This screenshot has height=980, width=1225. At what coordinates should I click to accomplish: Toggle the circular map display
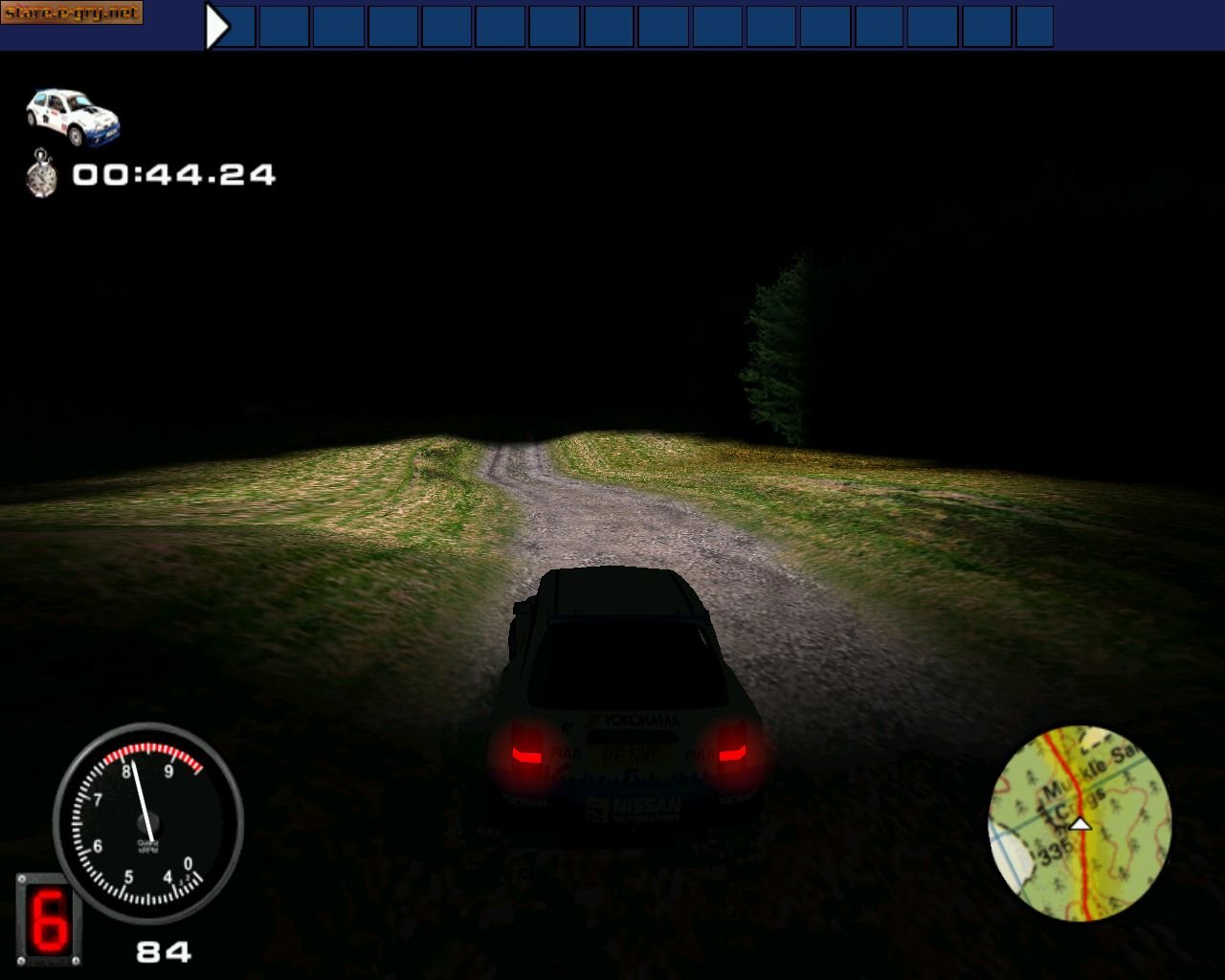pyautogui.click(x=1077, y=828)
